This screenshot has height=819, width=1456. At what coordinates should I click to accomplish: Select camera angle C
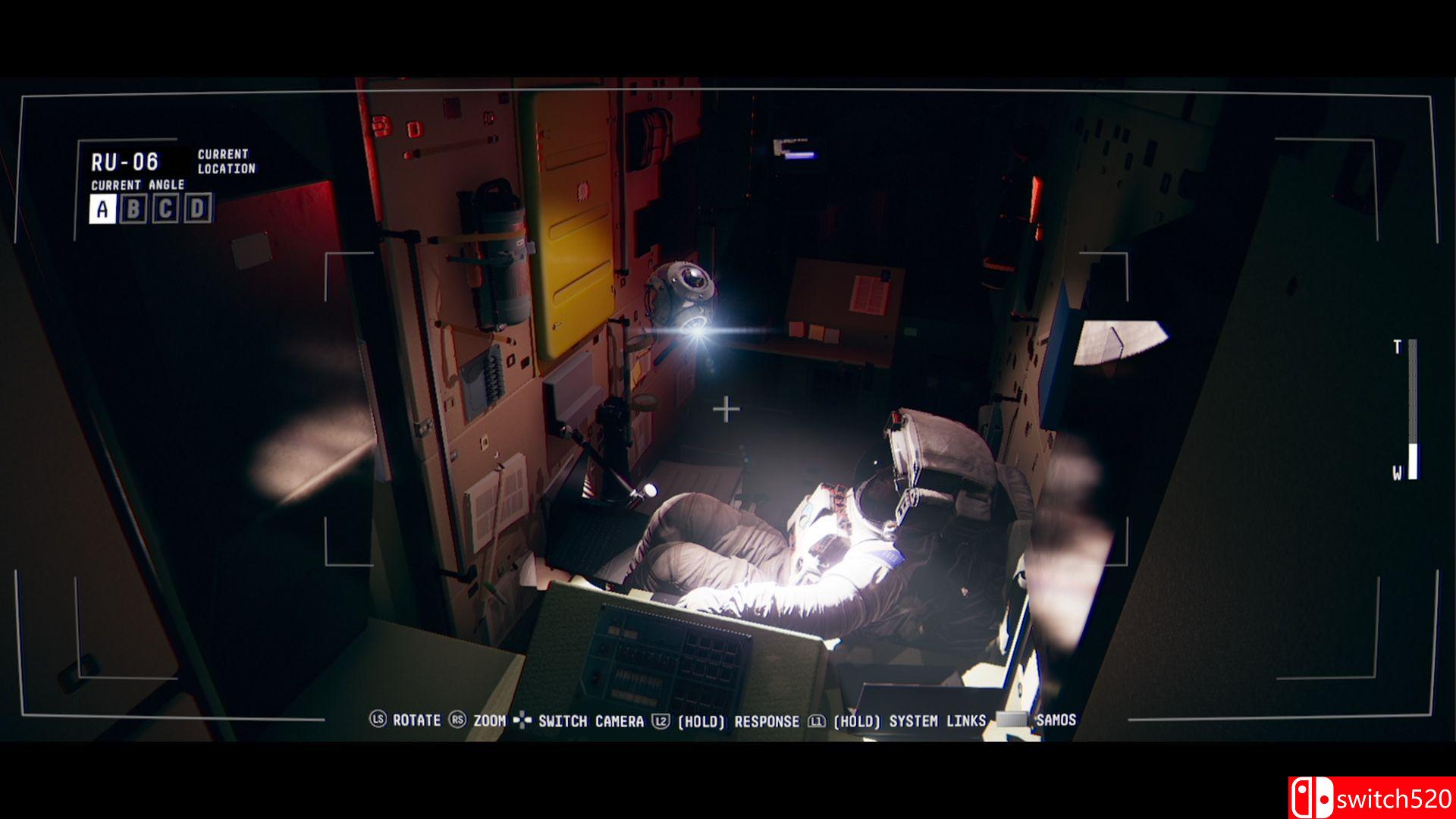click(167, 209)
